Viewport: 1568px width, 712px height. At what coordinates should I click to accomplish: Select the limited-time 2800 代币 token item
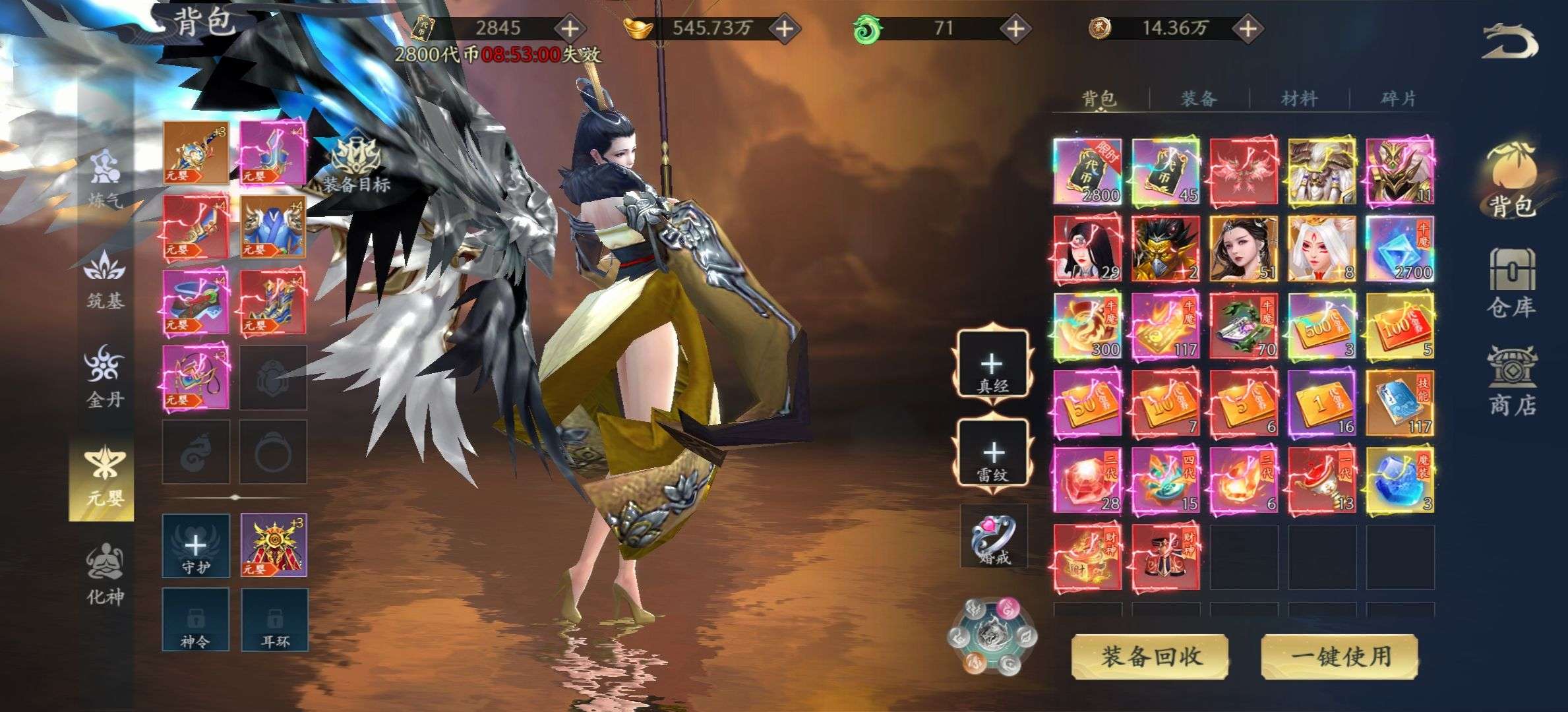point(1087,171)
